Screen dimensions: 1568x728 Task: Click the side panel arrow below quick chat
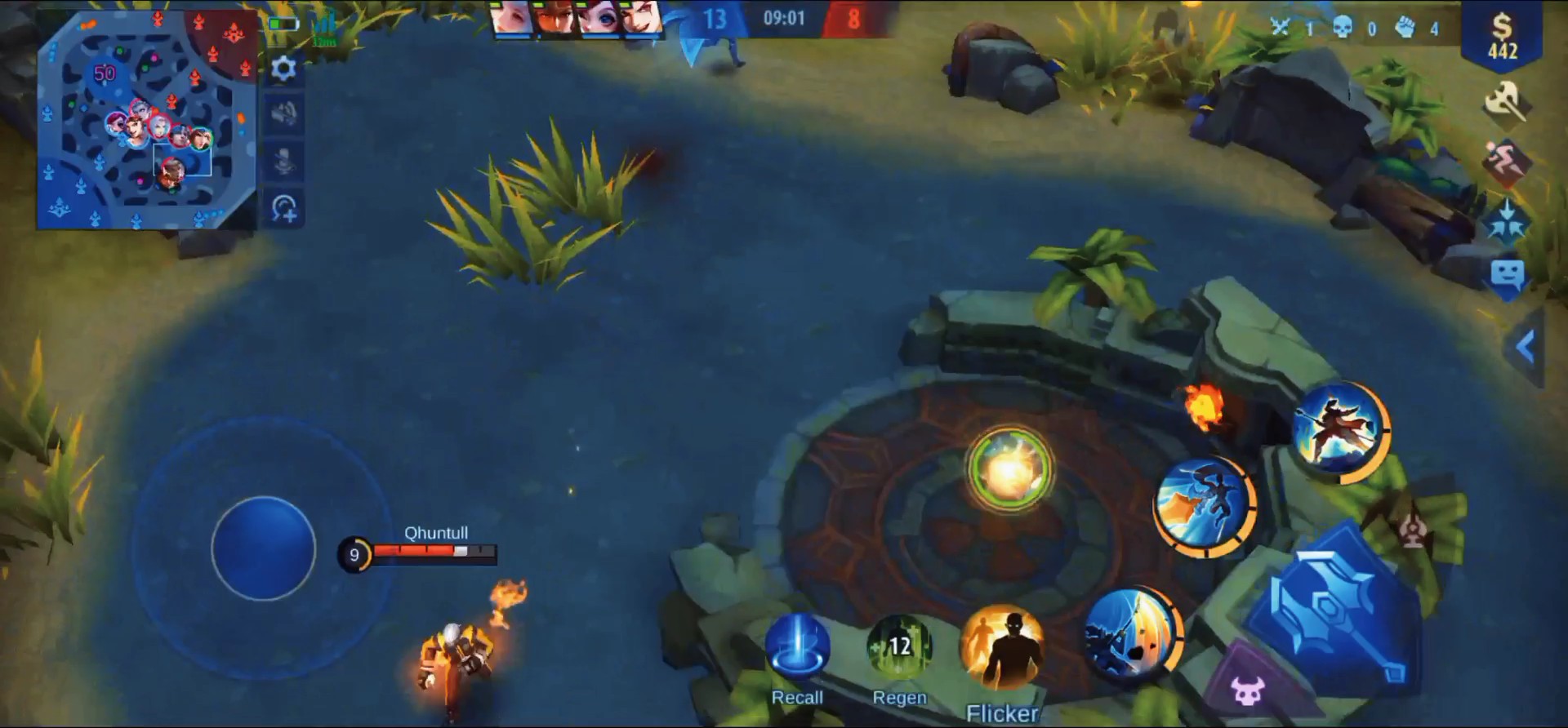[x=1525, y=347]
